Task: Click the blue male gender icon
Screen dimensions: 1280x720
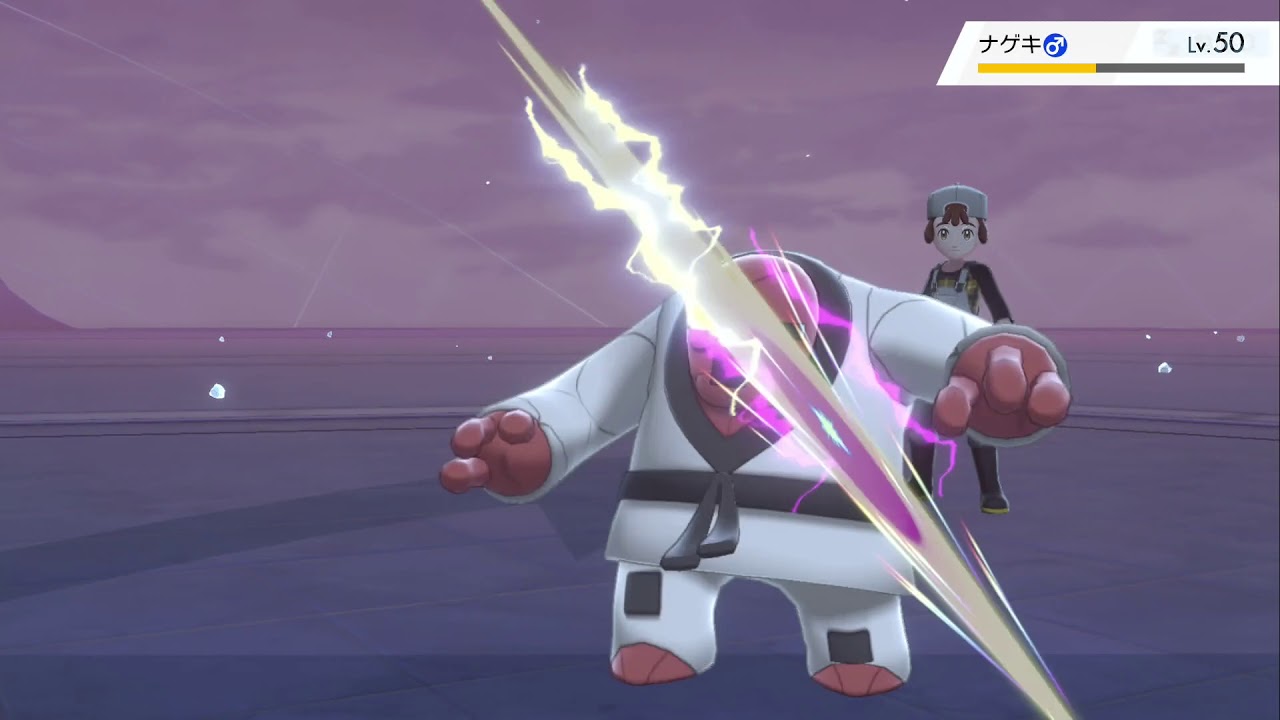Action: click(1057, 44)
